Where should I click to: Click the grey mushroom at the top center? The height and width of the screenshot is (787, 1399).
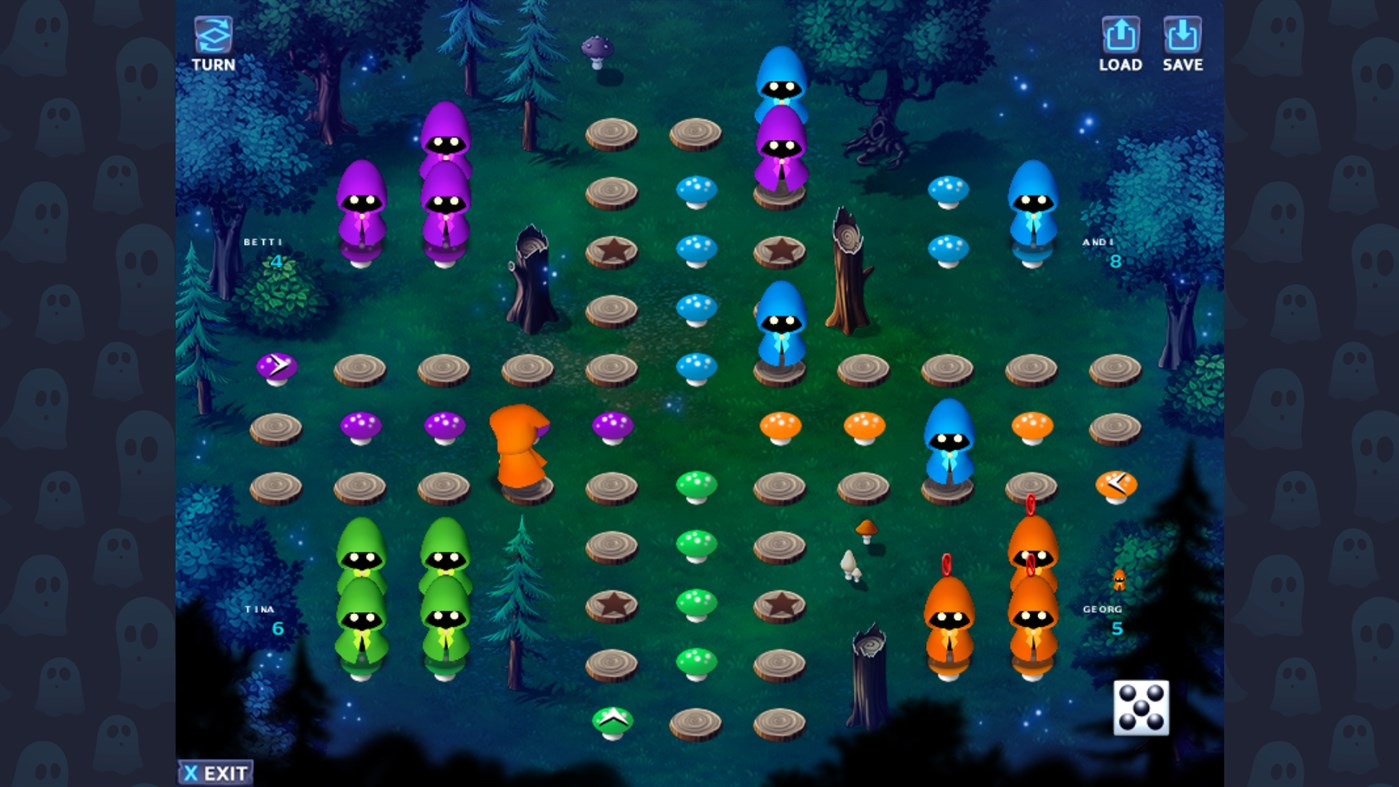tap(595, 47)
